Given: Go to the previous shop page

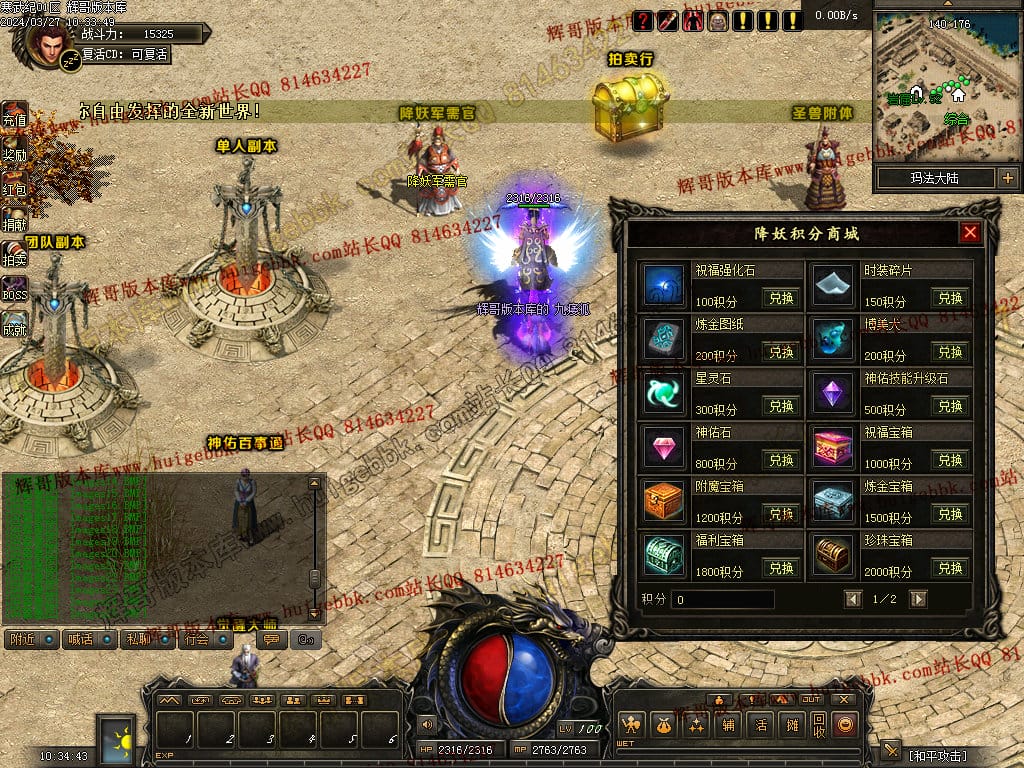Looking at the screenshot, I should pyautogui.click(x=853, y=599).
